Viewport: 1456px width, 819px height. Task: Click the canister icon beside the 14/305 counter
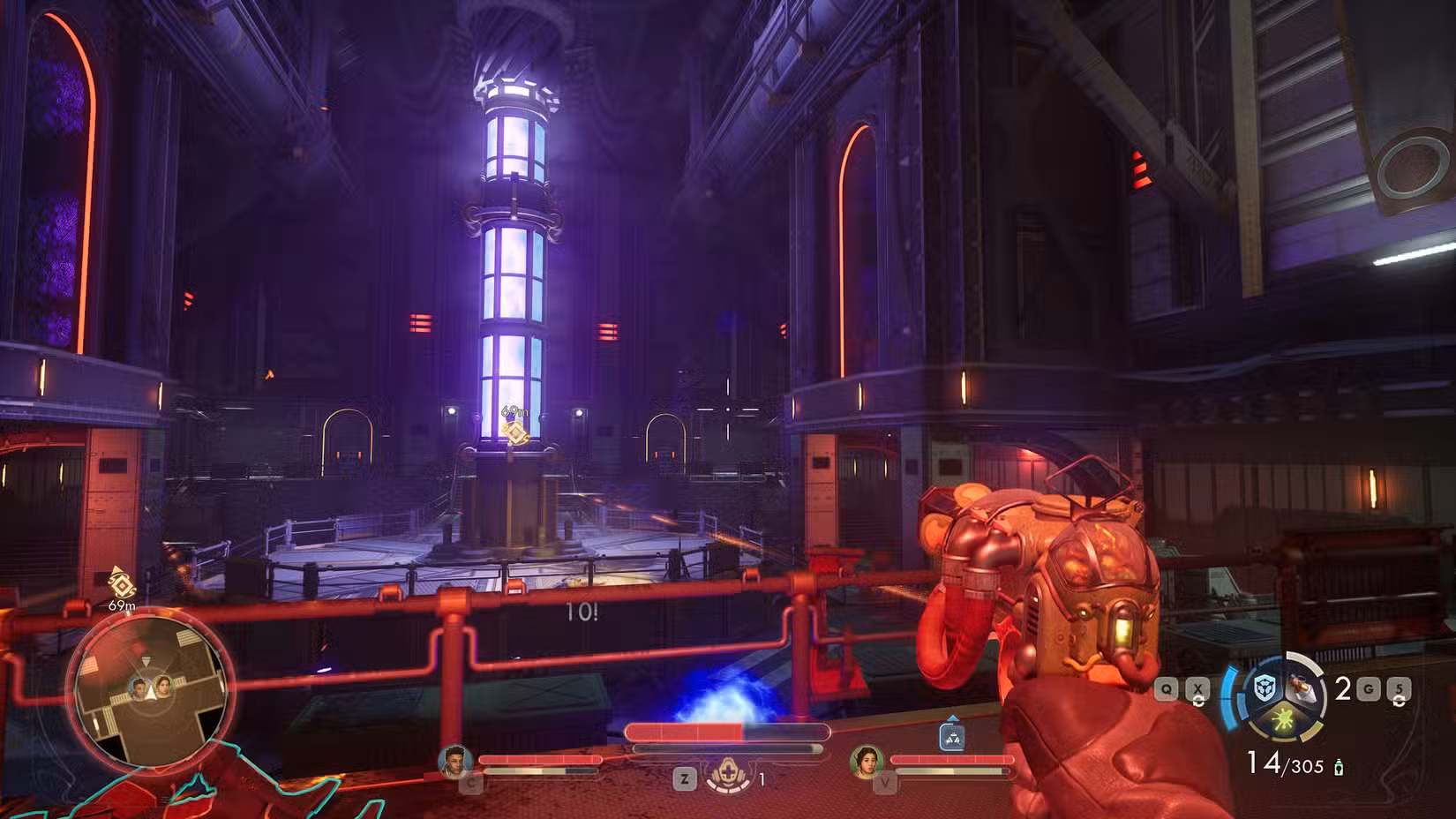pyautogui.click(x=1339, y=766)
